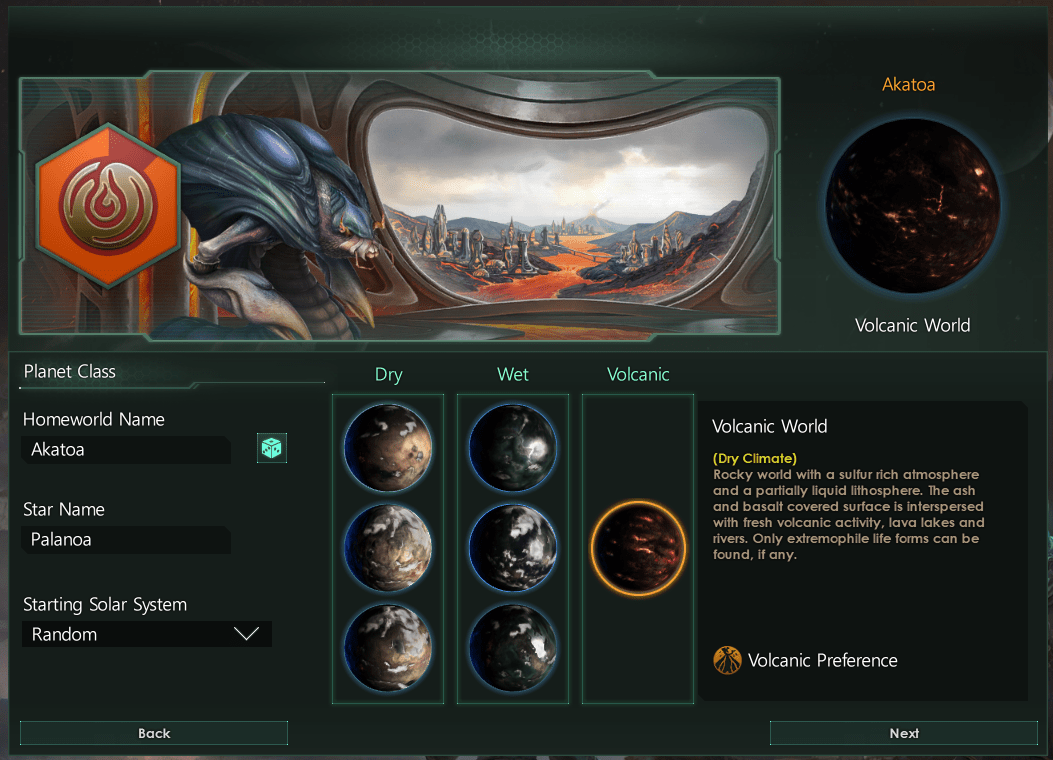The image size is (1053, 760).
Task: Proceed with the Next button
Action: (x=903, y=733)
